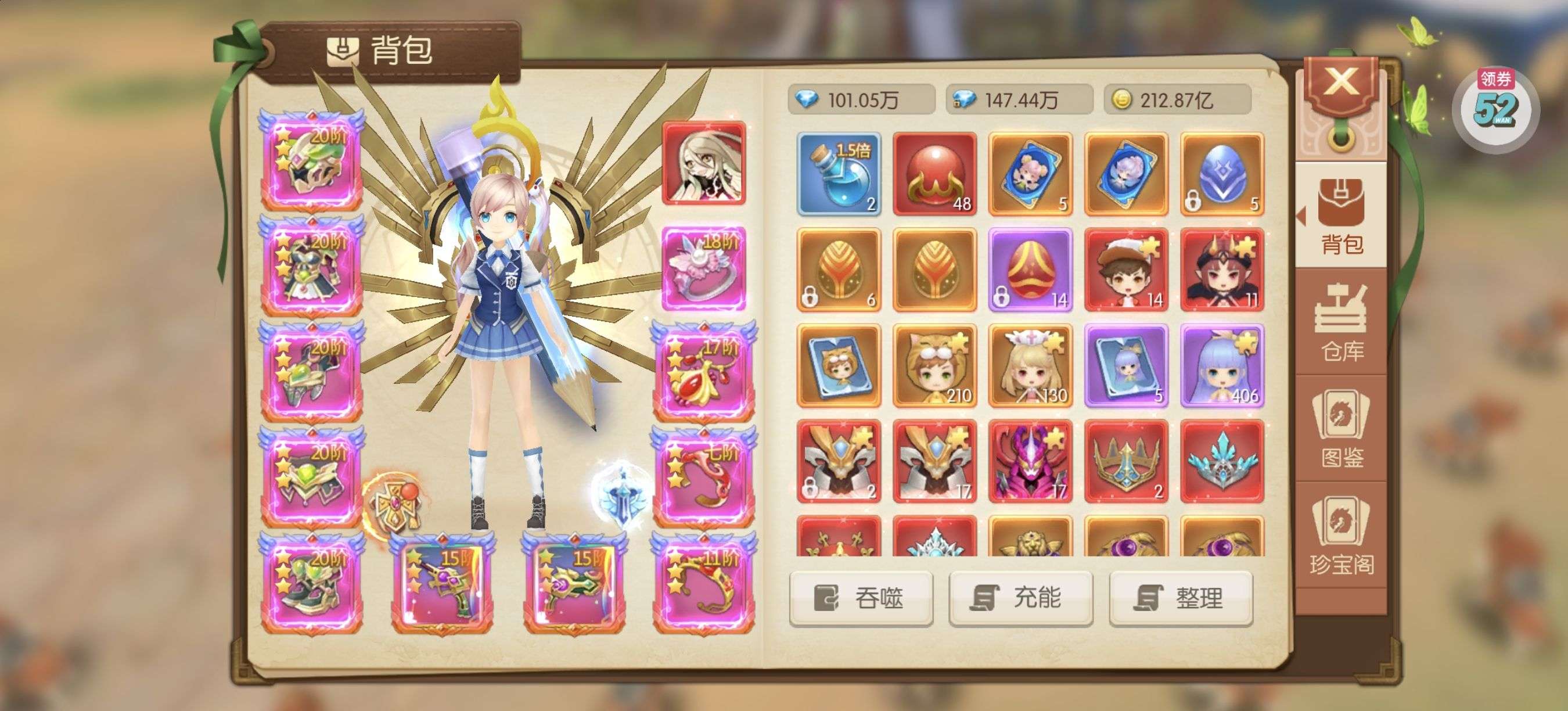Select the red orb item with 48
Screen dimensions: 1568x711
(934, 174)
